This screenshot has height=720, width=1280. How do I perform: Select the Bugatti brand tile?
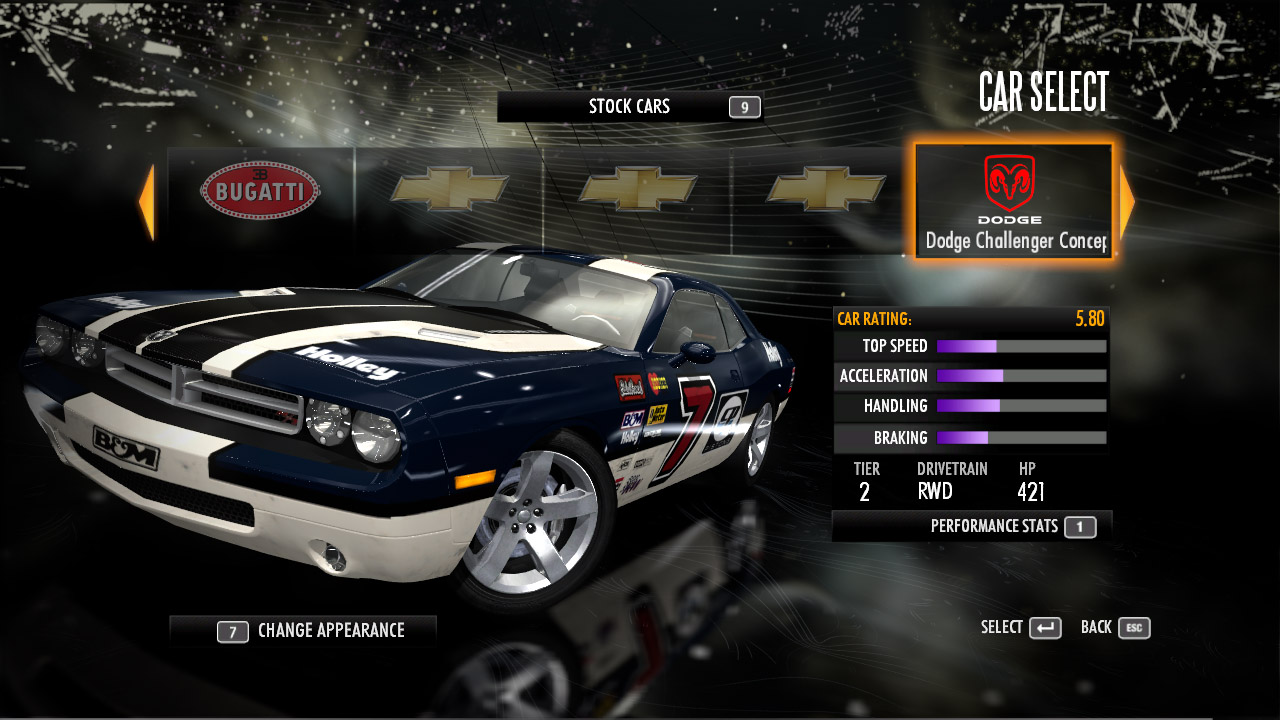tap(260, 190)
